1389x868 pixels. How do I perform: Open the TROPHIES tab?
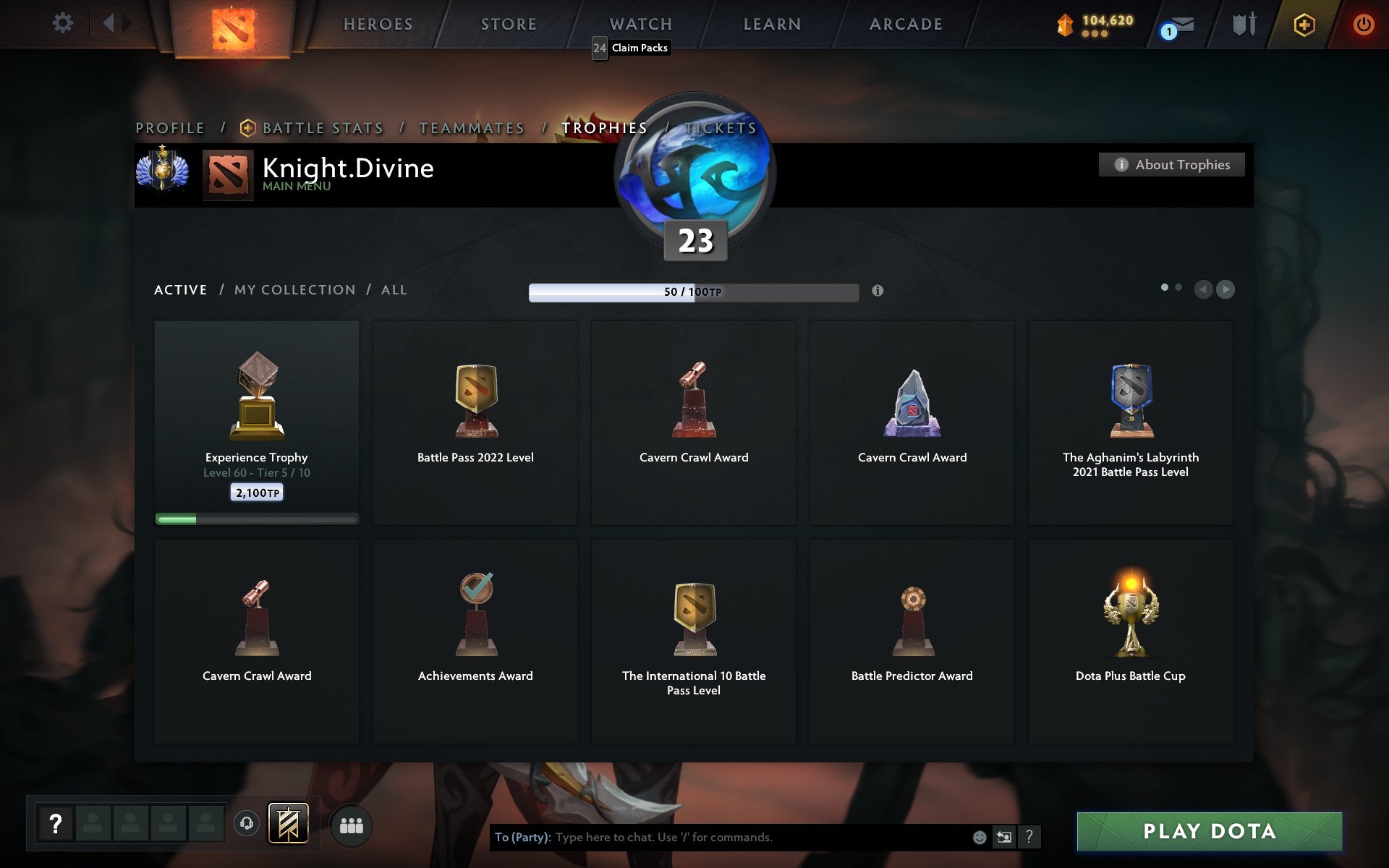click(604, 127)
